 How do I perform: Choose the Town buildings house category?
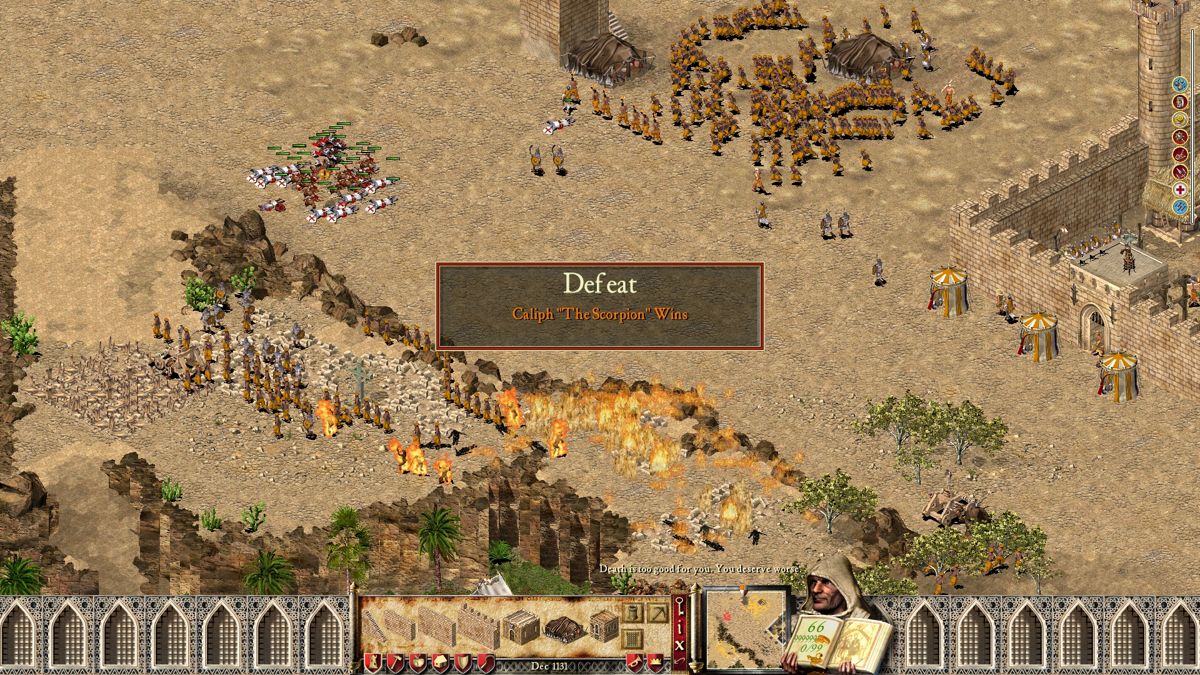coord(440,661)
